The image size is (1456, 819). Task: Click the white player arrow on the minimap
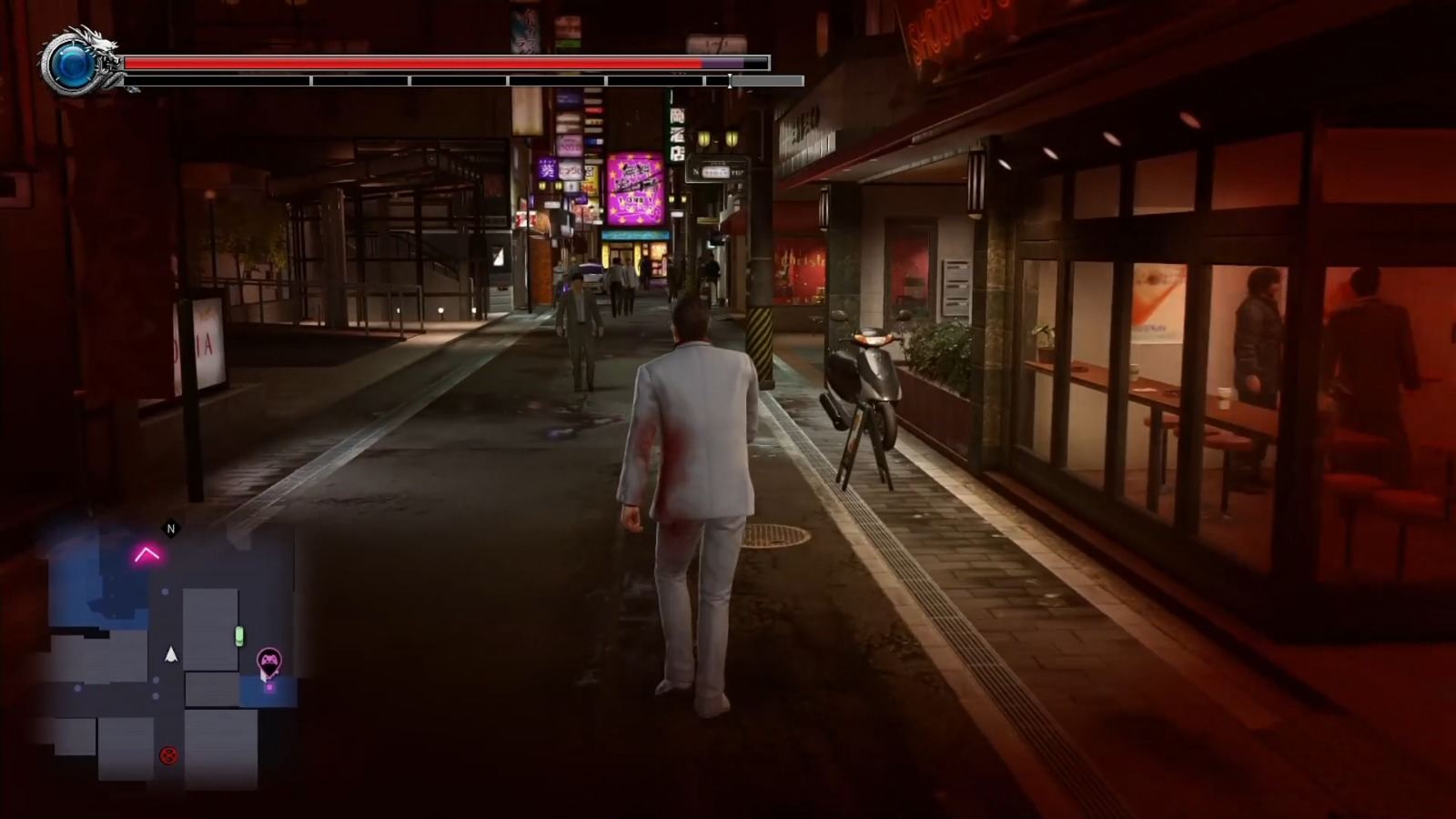pyautogui.click(x=170, y=655)
